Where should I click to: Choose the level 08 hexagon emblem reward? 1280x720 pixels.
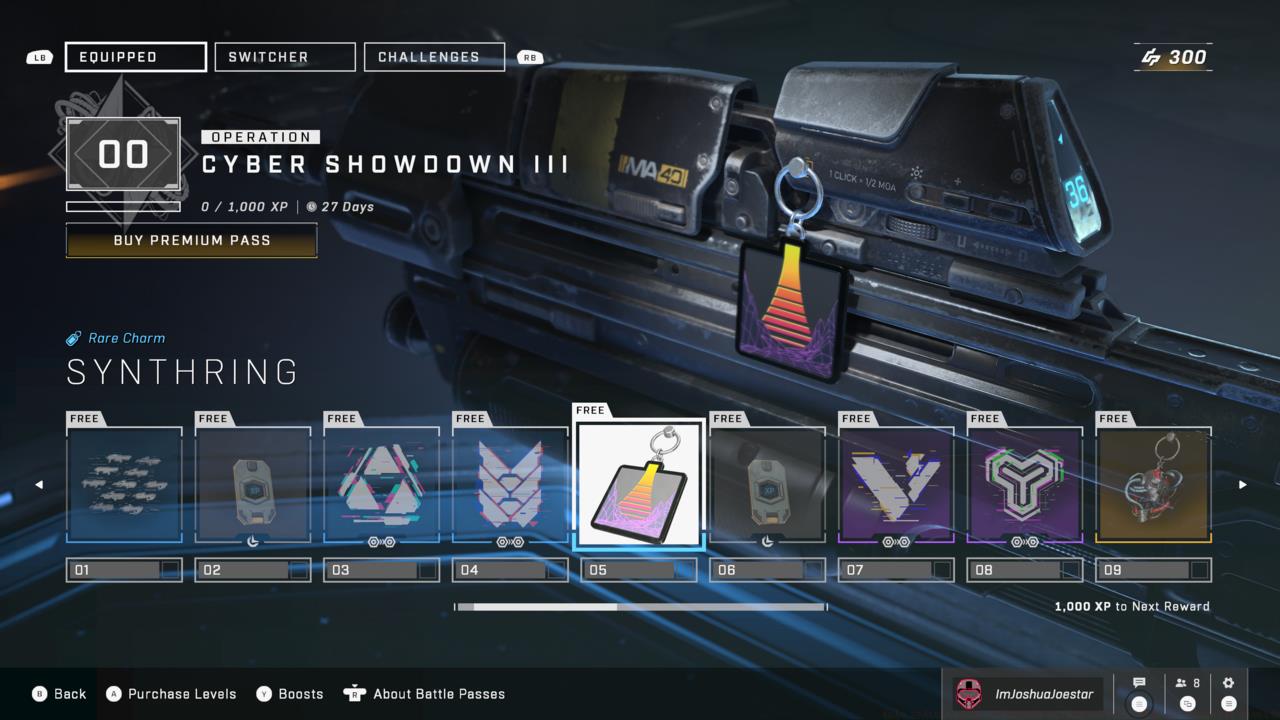[1025, 485]
